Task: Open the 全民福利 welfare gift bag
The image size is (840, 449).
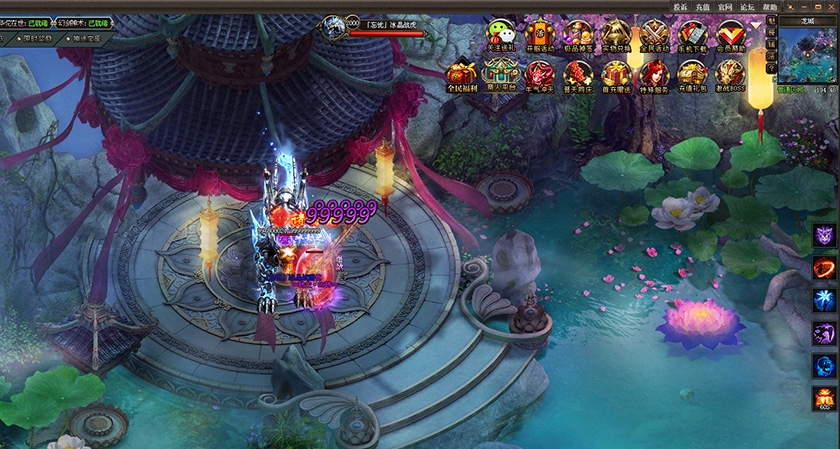Action: [x=461, y=74]
